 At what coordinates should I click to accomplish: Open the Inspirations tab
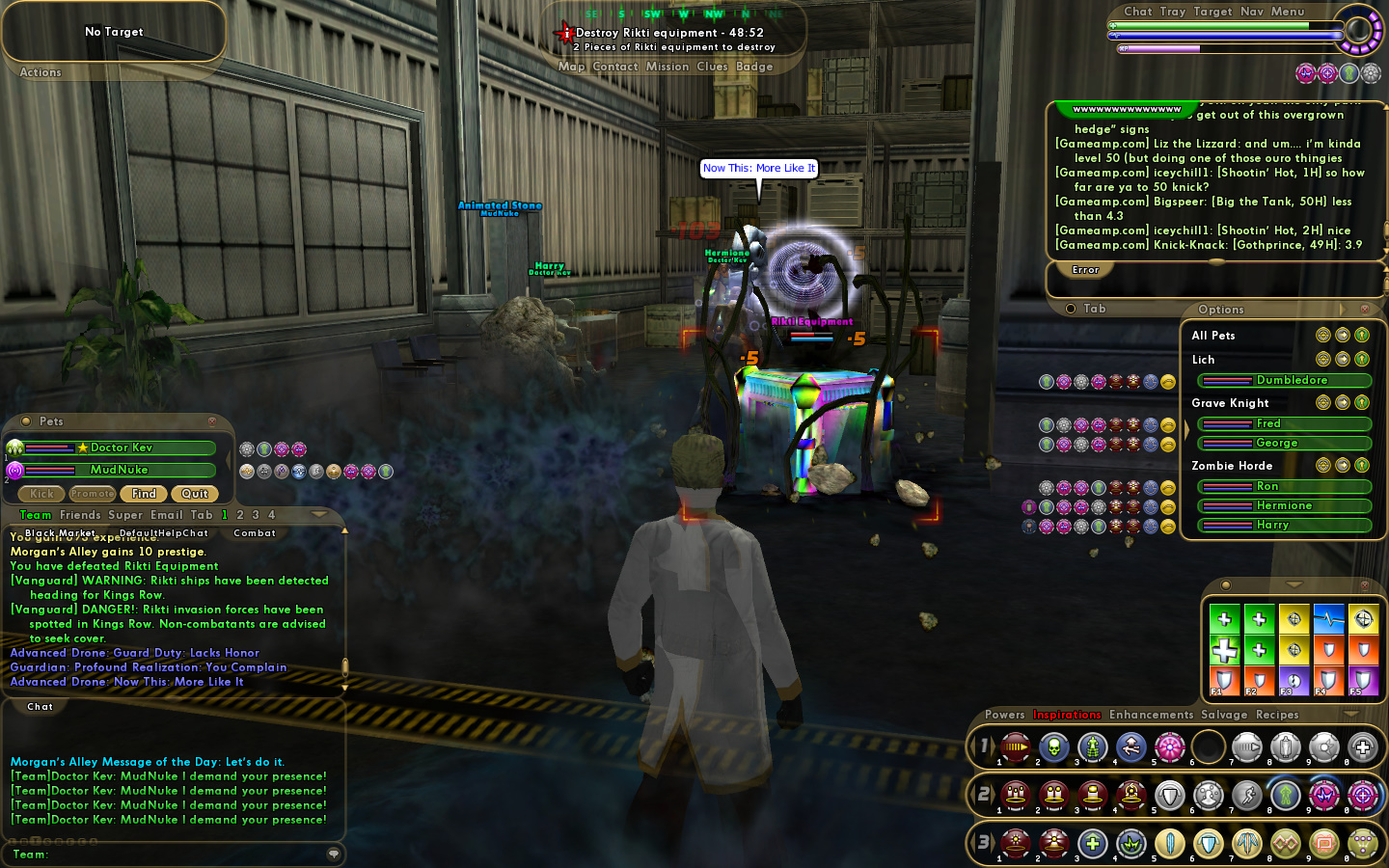click(1067, 715)
